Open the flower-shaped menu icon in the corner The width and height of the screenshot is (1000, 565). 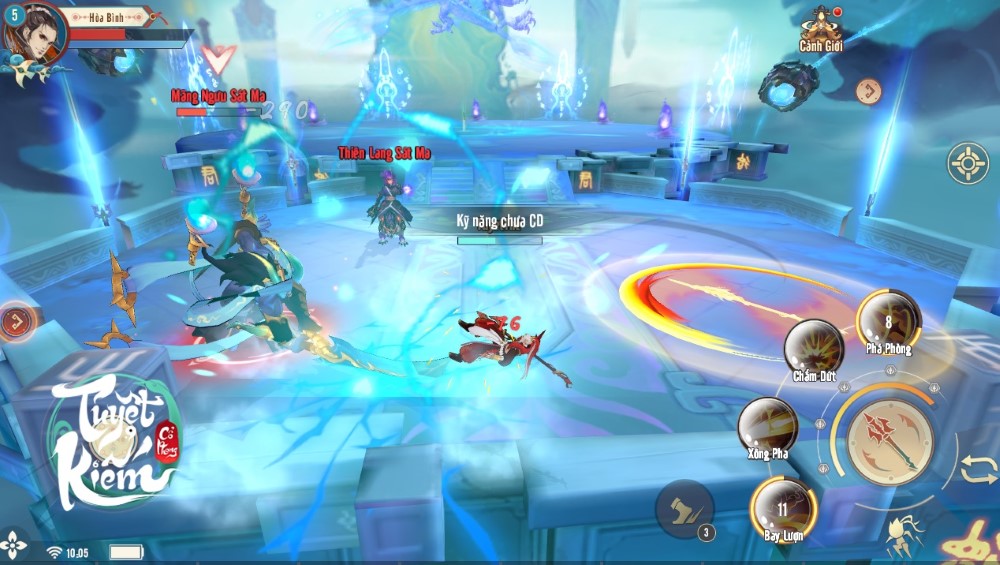click(x=13, y=545)
